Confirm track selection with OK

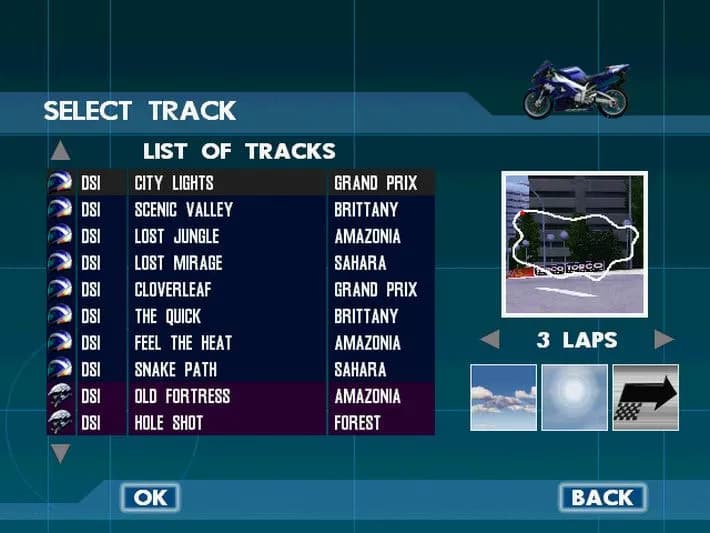[150, 497]
